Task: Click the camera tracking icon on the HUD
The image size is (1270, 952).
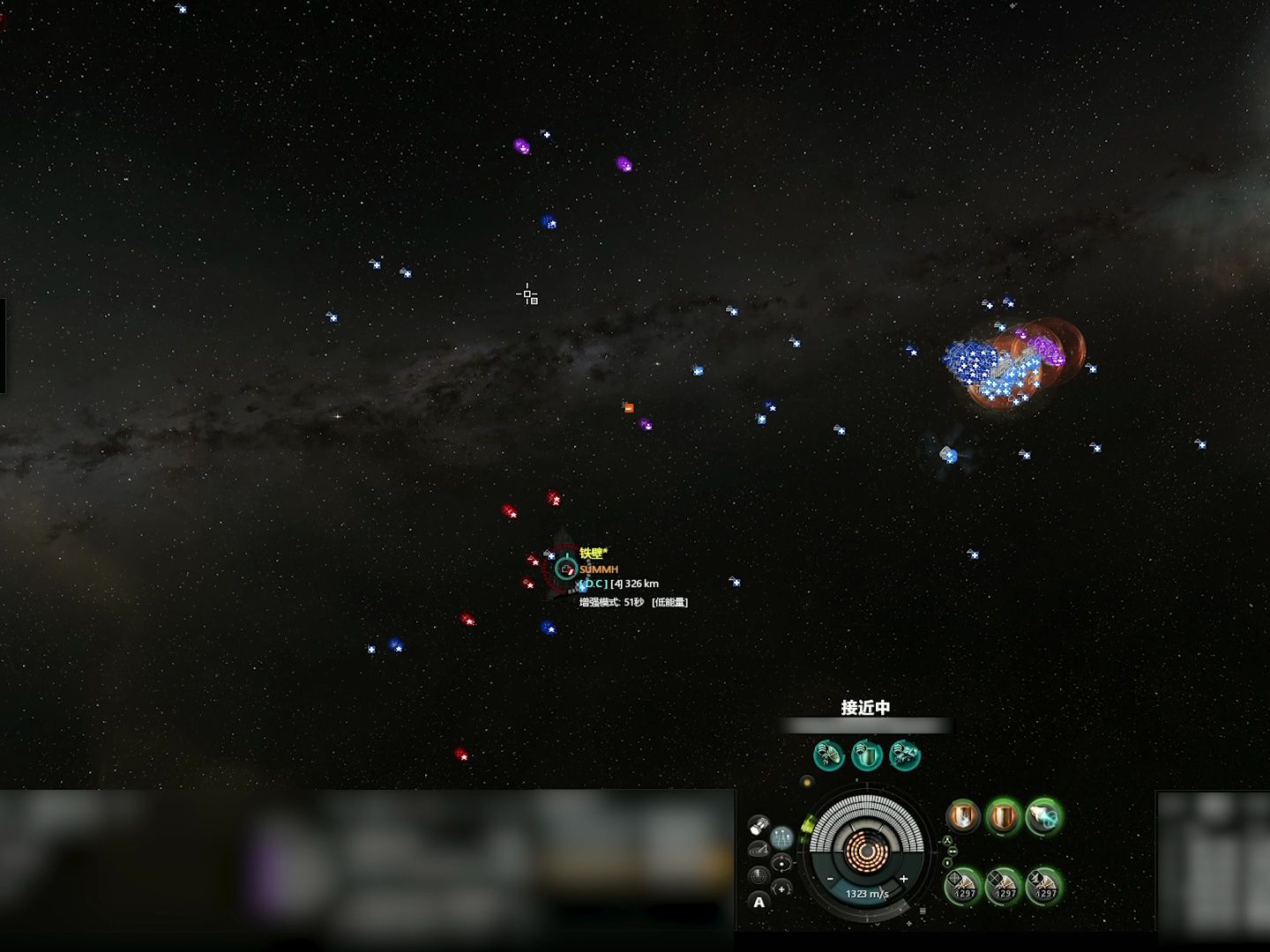Action: pyautogui.click(x=781, y=863)
